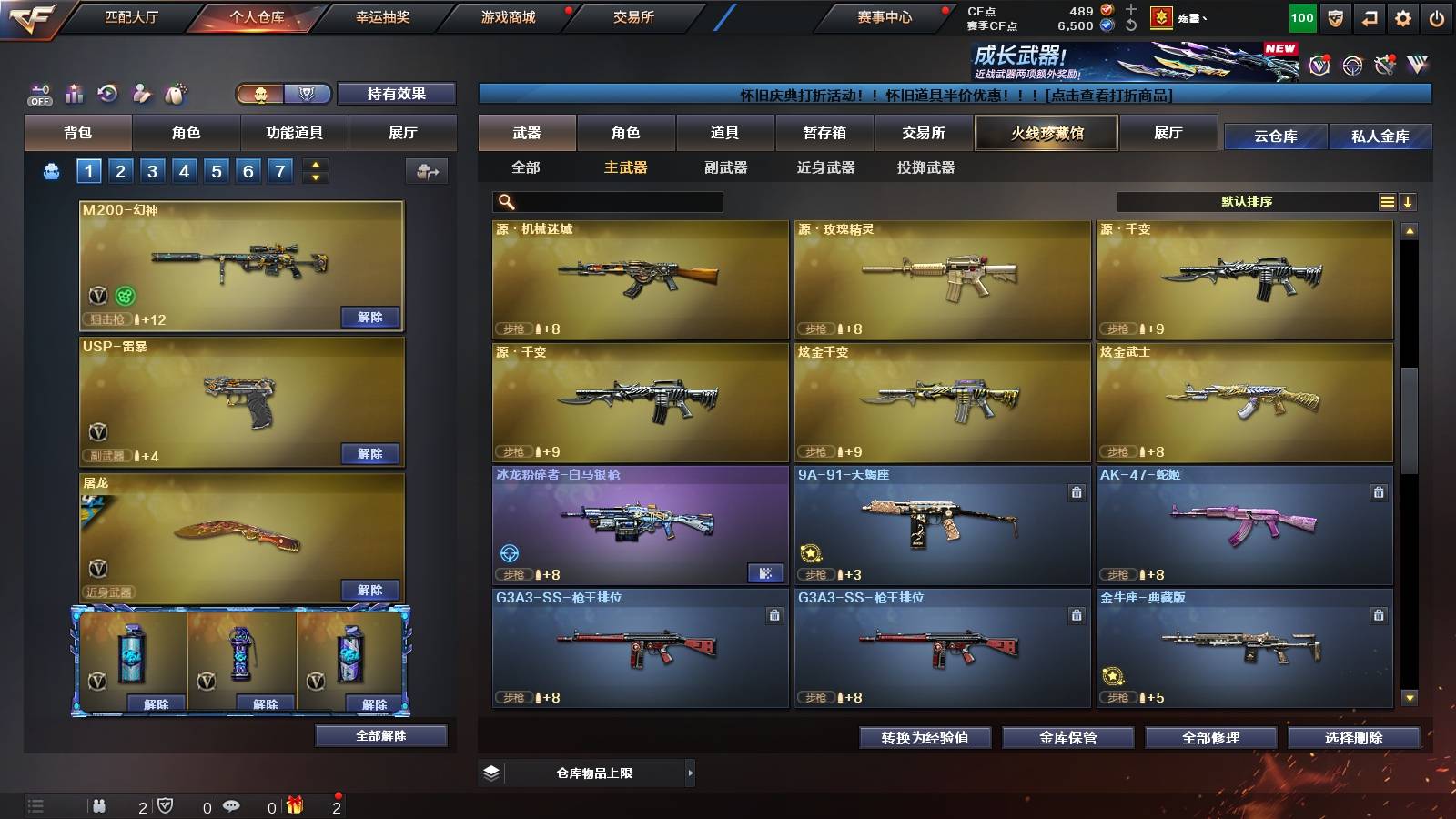The height and width of the screenshot is (819, 1456).
Task: Open the wrench repair icon below the banner
Action: (x=1384, y=66)
